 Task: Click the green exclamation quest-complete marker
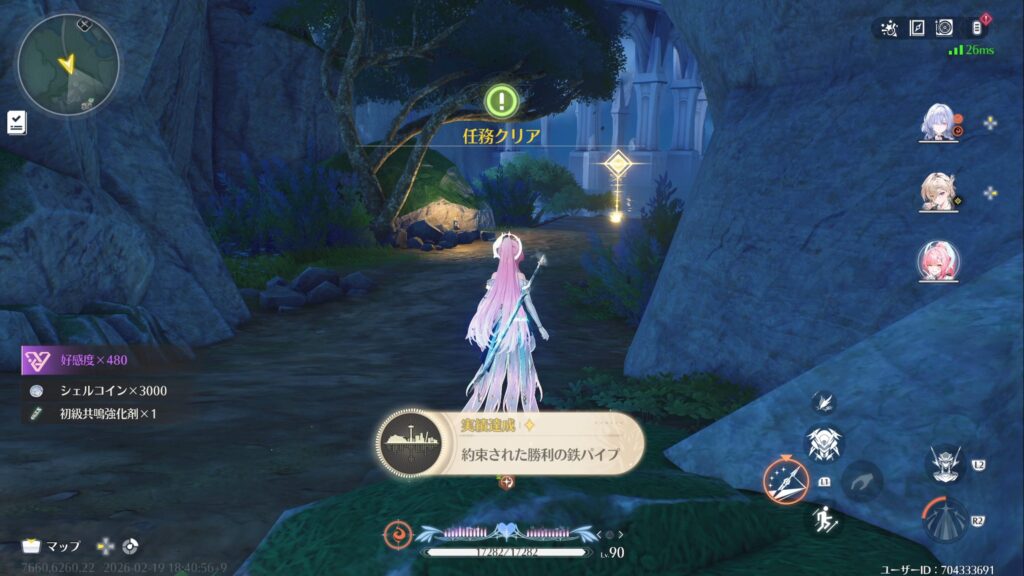coord(501,100)
